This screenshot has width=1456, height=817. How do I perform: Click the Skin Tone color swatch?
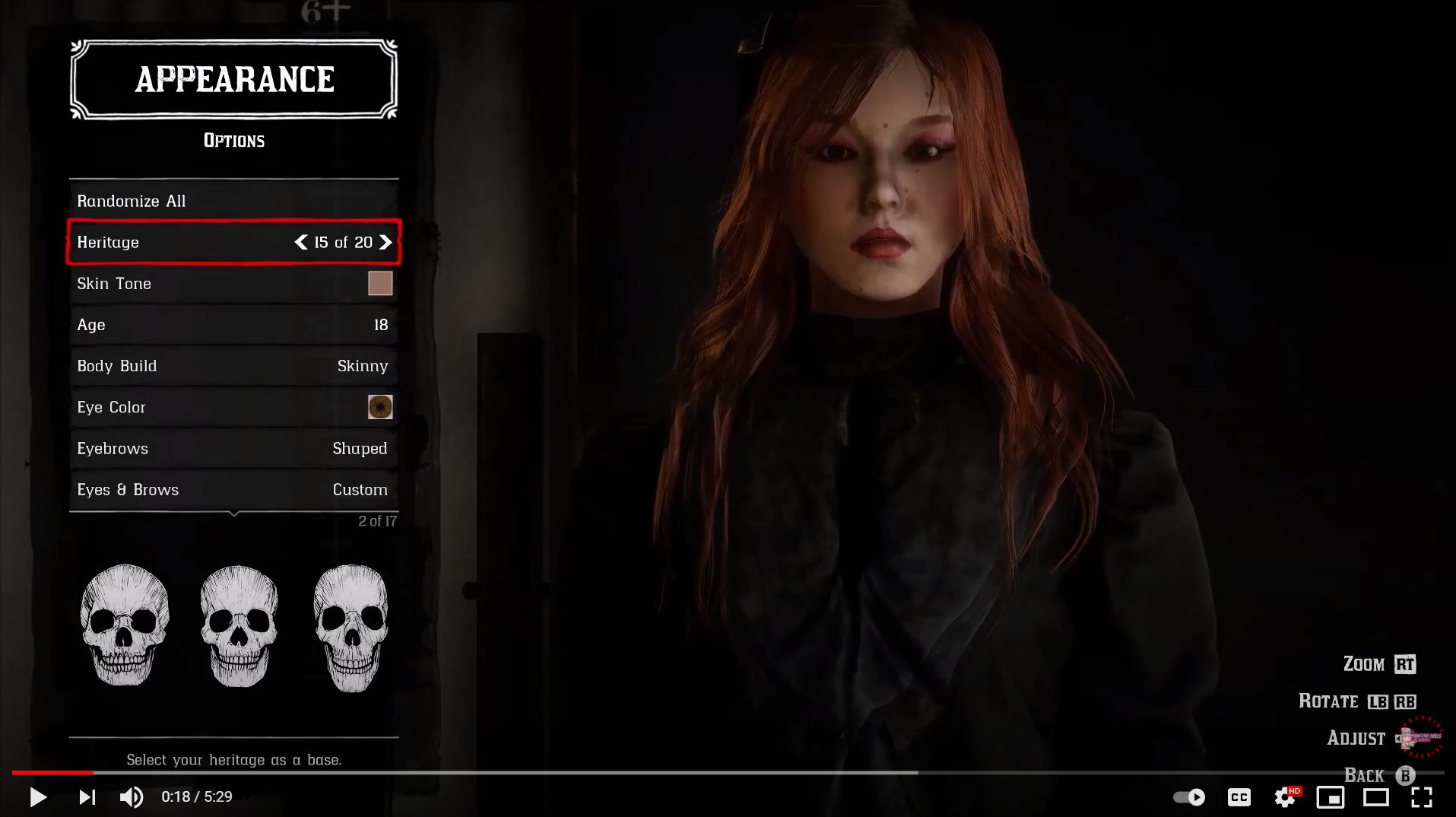point(381,283)
